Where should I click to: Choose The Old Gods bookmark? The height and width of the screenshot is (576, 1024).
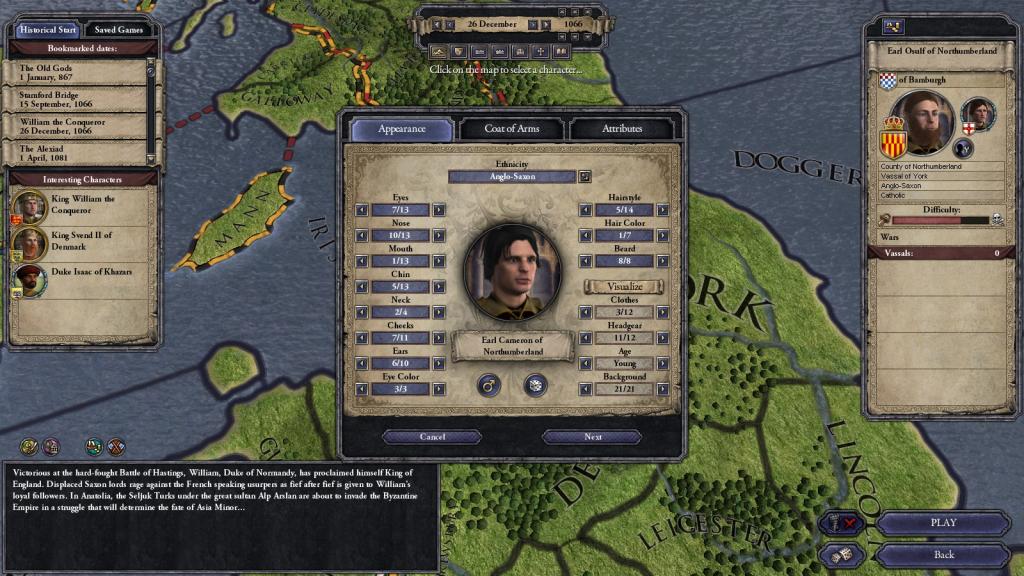pyautogui.click(x=80, y=72)
